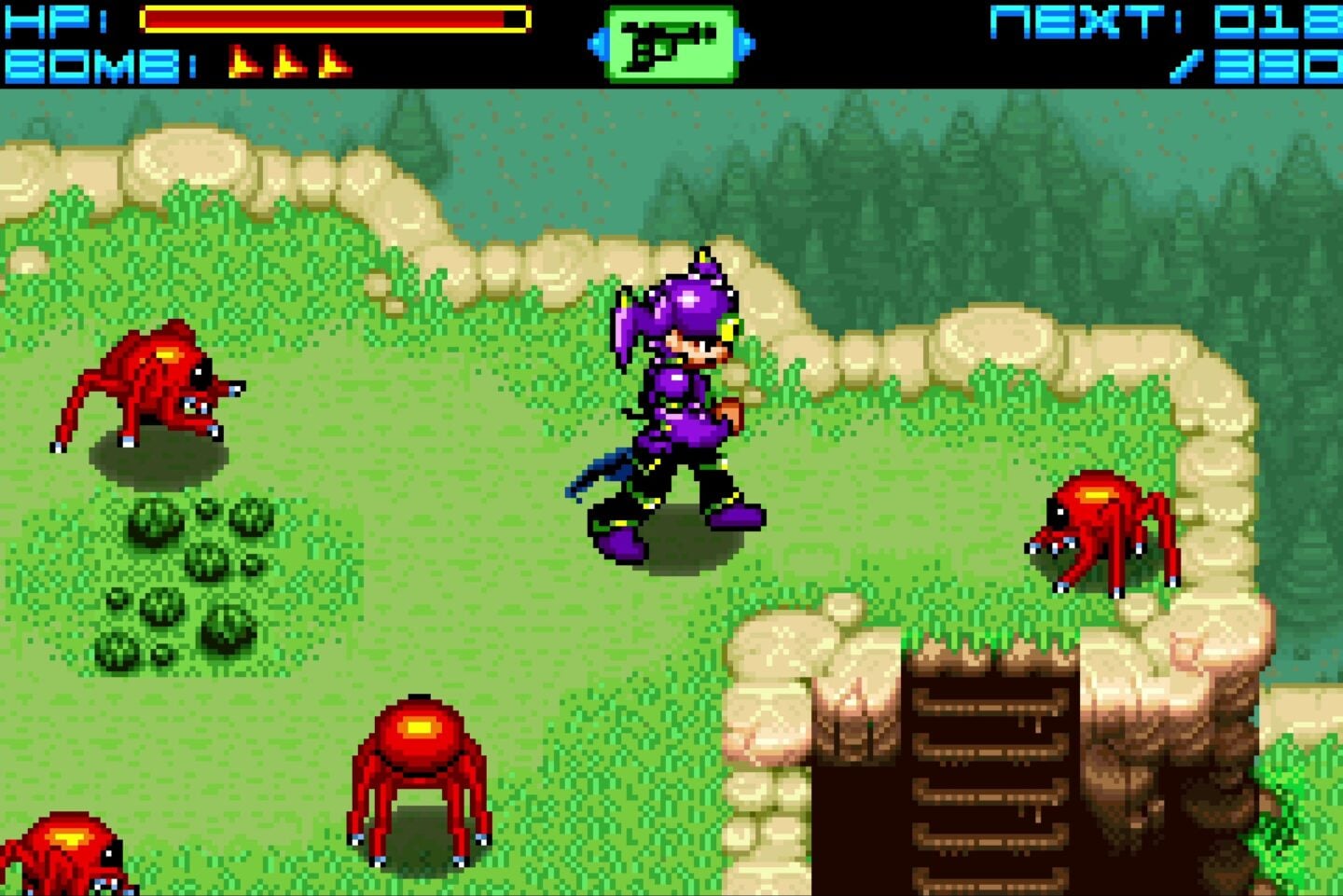This screenshot has height=896, width=1343.
Task: Click the first bomb flame icon
Action: (x=244, y=62)
